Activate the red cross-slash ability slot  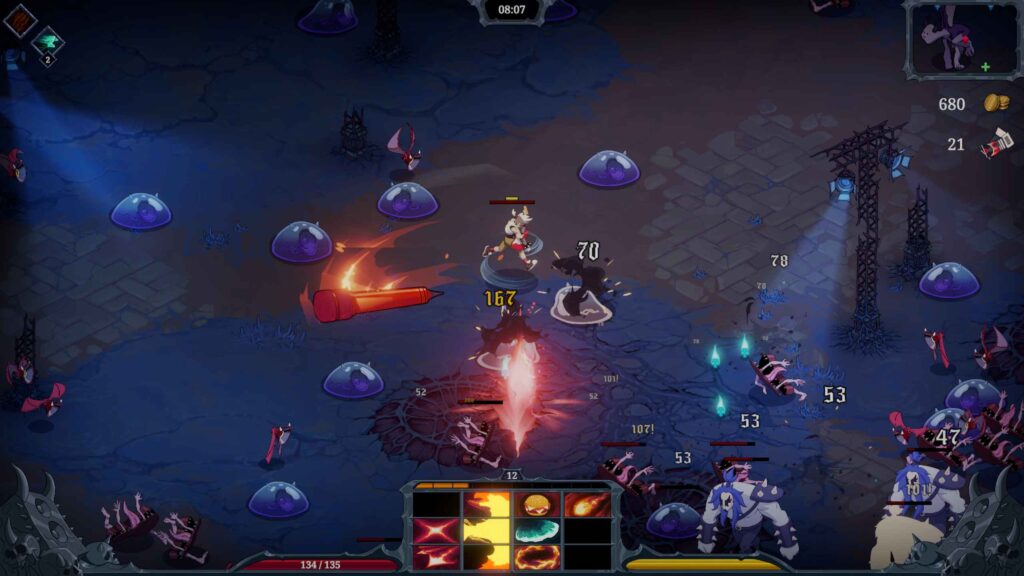pyautogui.click(x=437, y=530)
